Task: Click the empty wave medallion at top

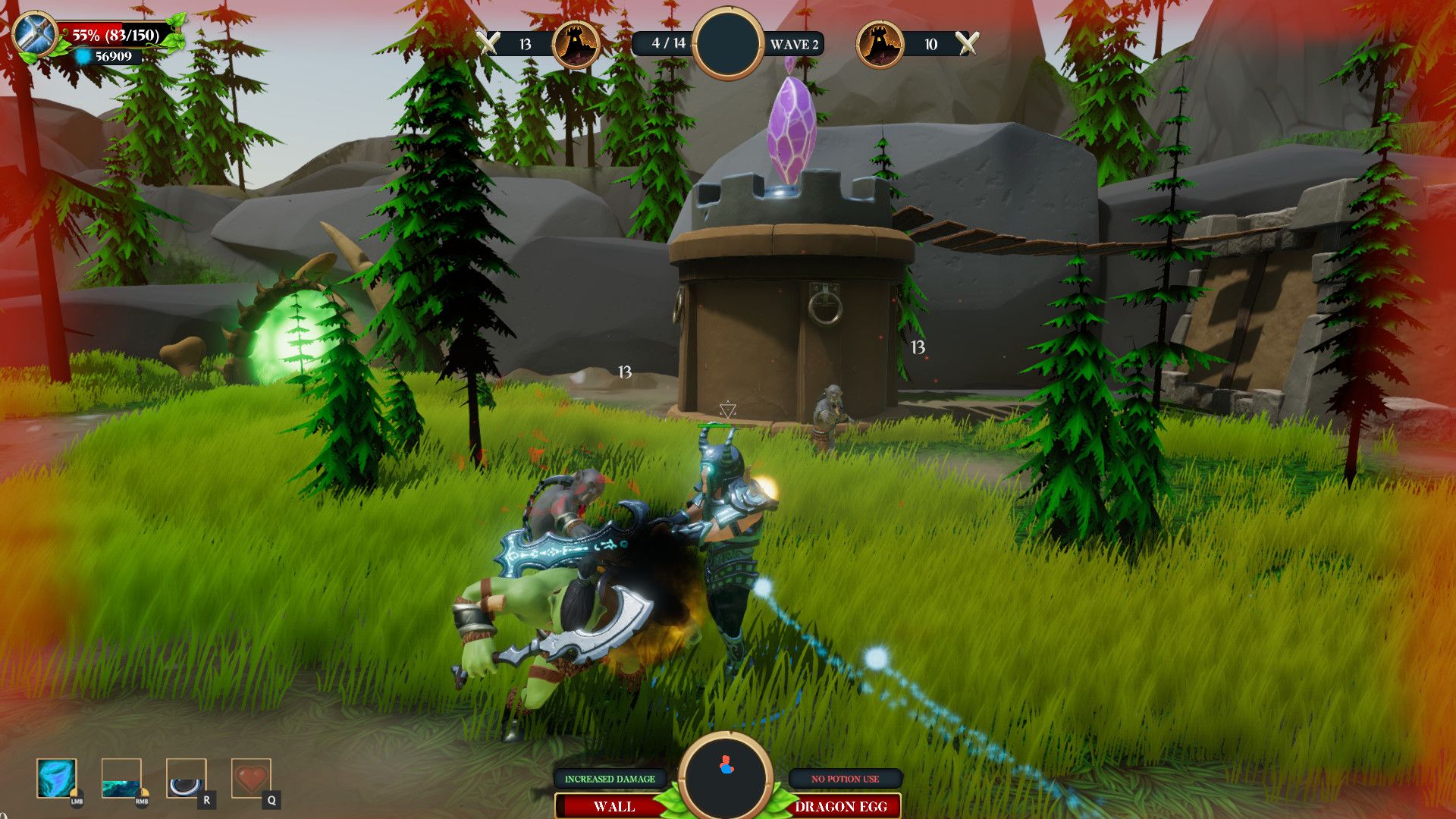Action: click(727, 42)
